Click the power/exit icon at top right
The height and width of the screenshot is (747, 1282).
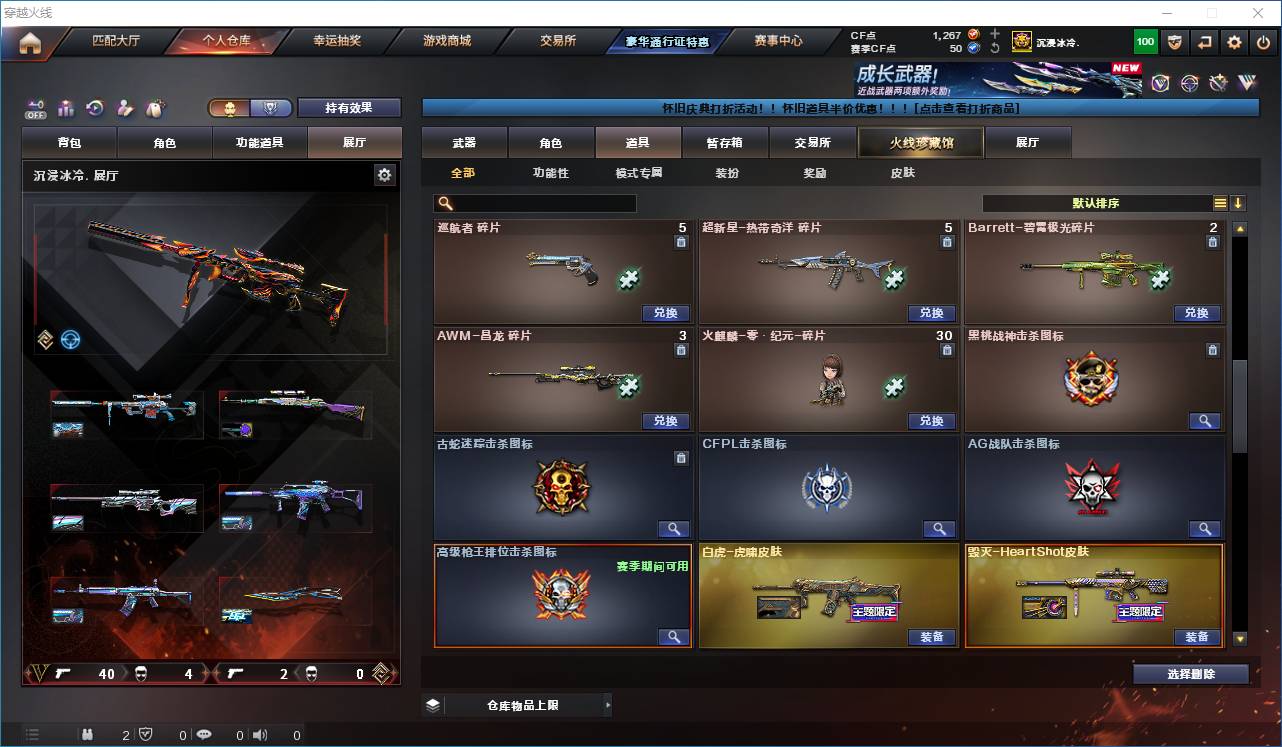pos(1263,41)
